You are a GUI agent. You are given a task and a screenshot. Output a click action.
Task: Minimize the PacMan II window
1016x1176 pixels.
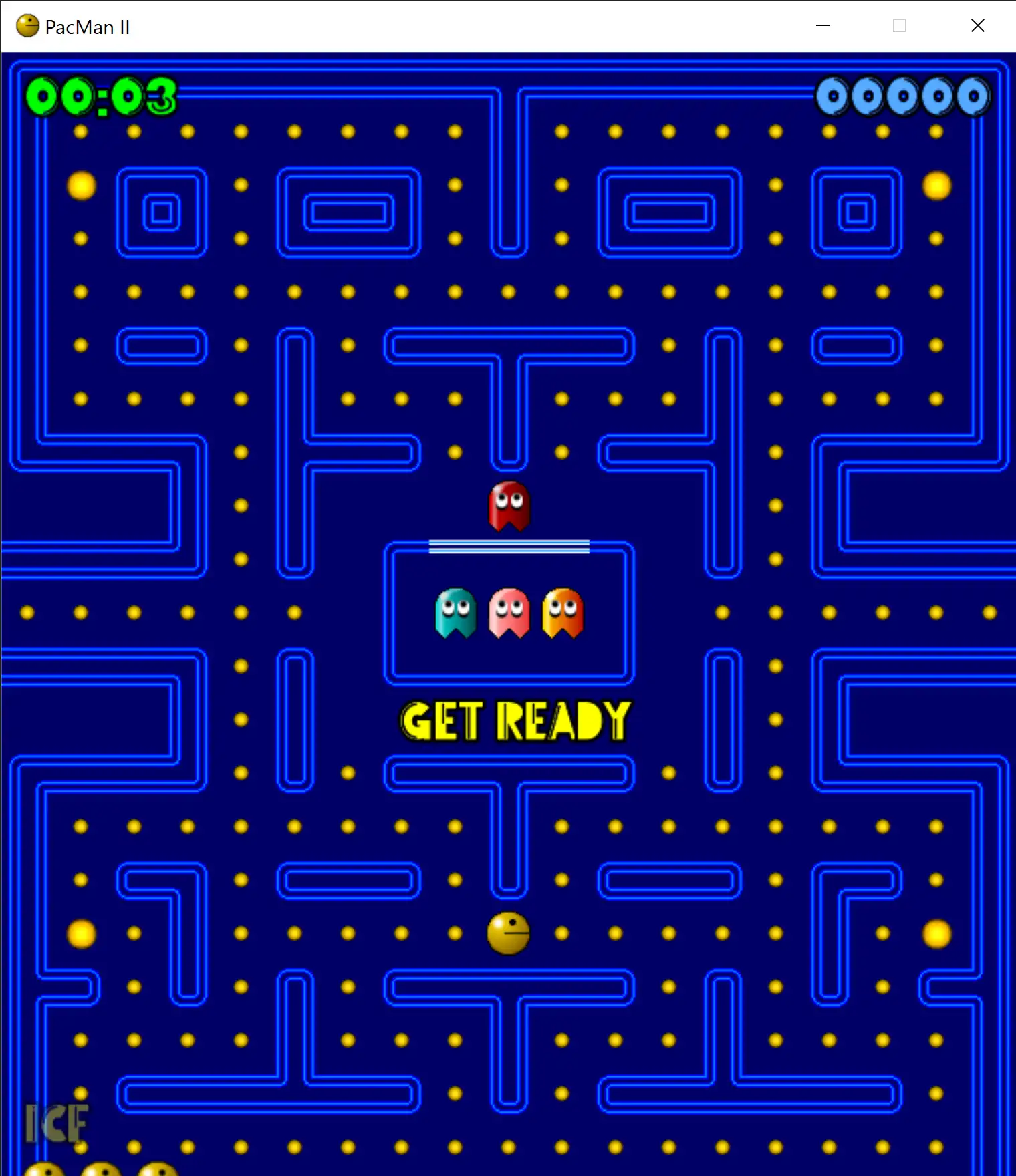pos(823,26)
